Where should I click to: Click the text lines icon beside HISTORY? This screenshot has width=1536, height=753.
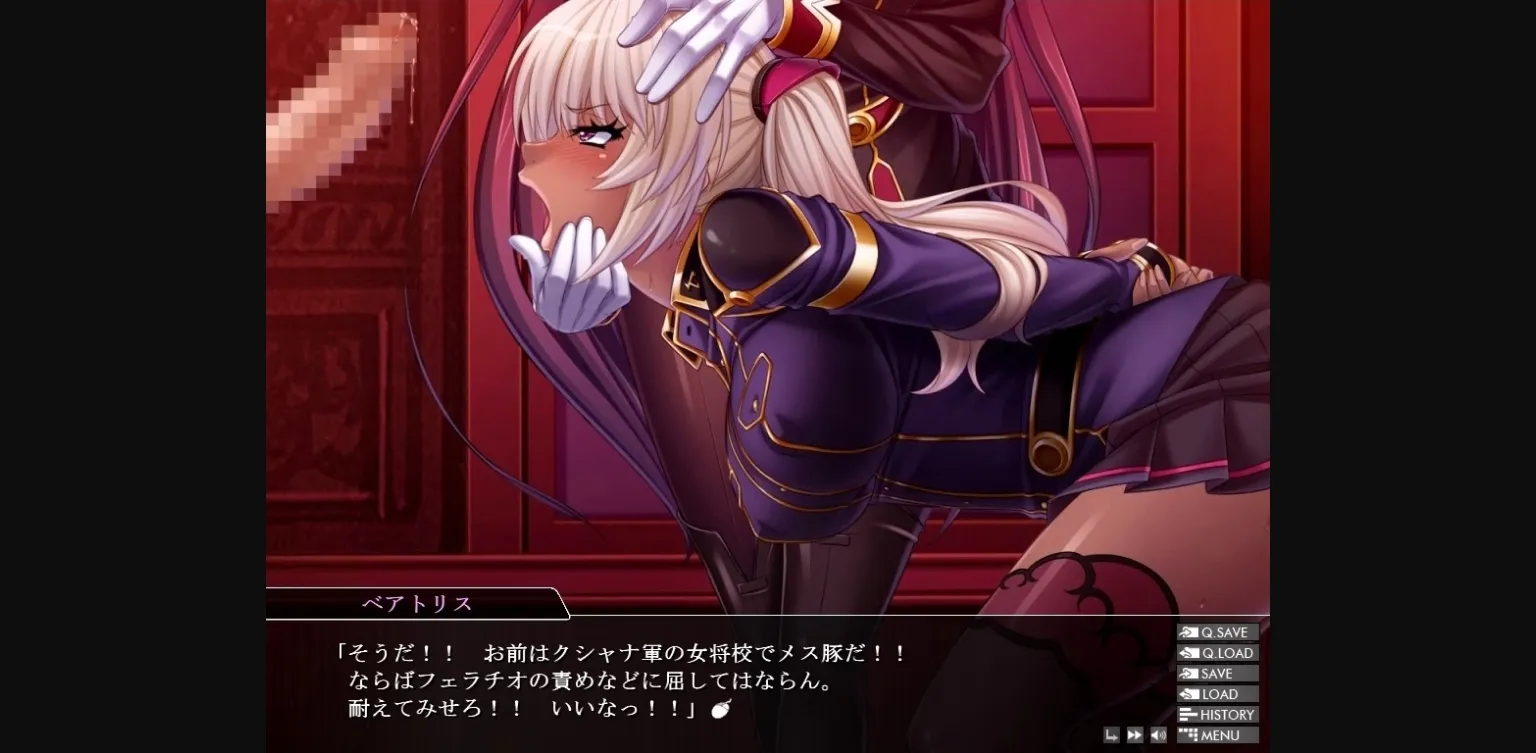point(1188,714)
